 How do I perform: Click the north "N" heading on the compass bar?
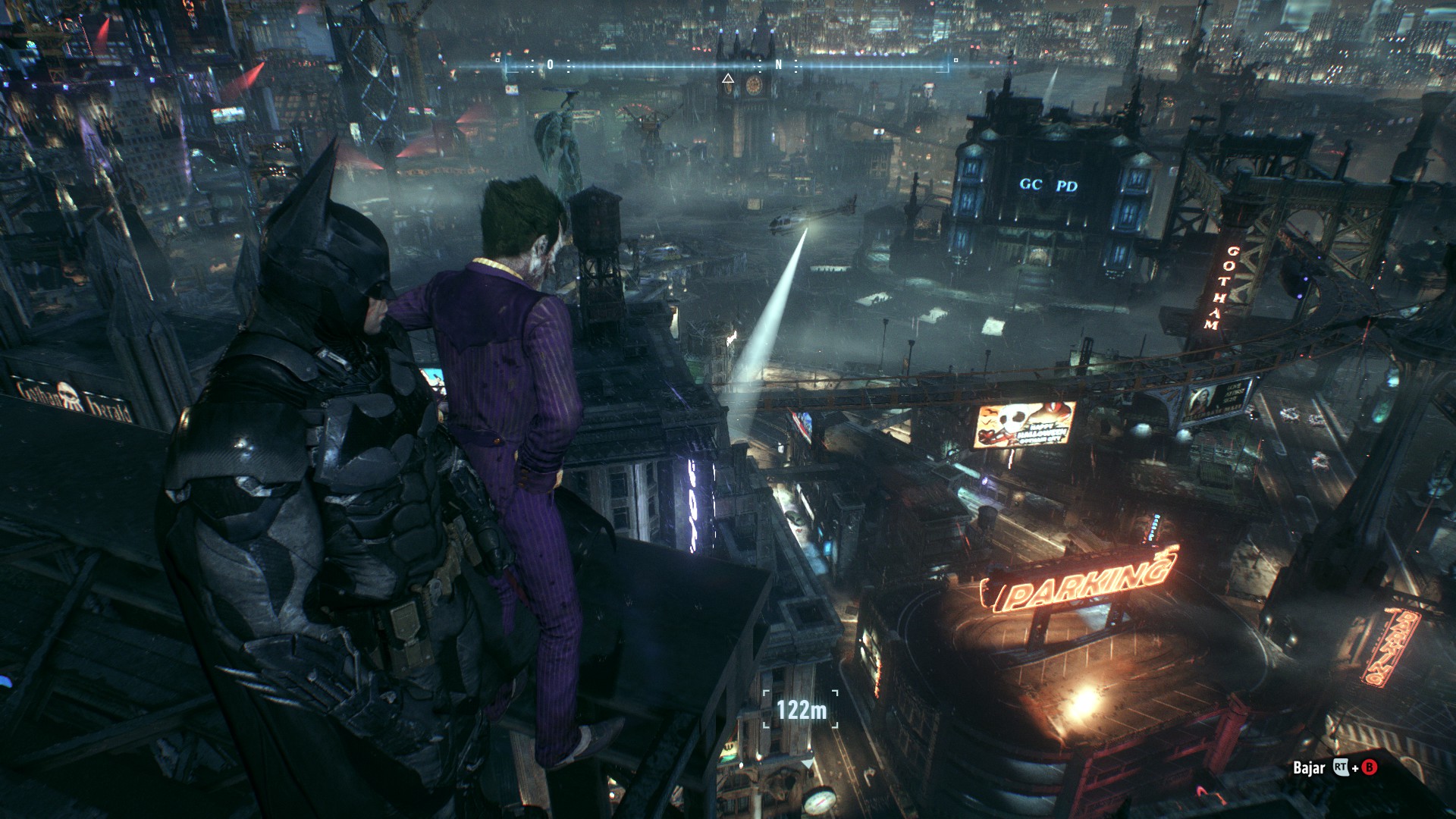pos(778,65)
